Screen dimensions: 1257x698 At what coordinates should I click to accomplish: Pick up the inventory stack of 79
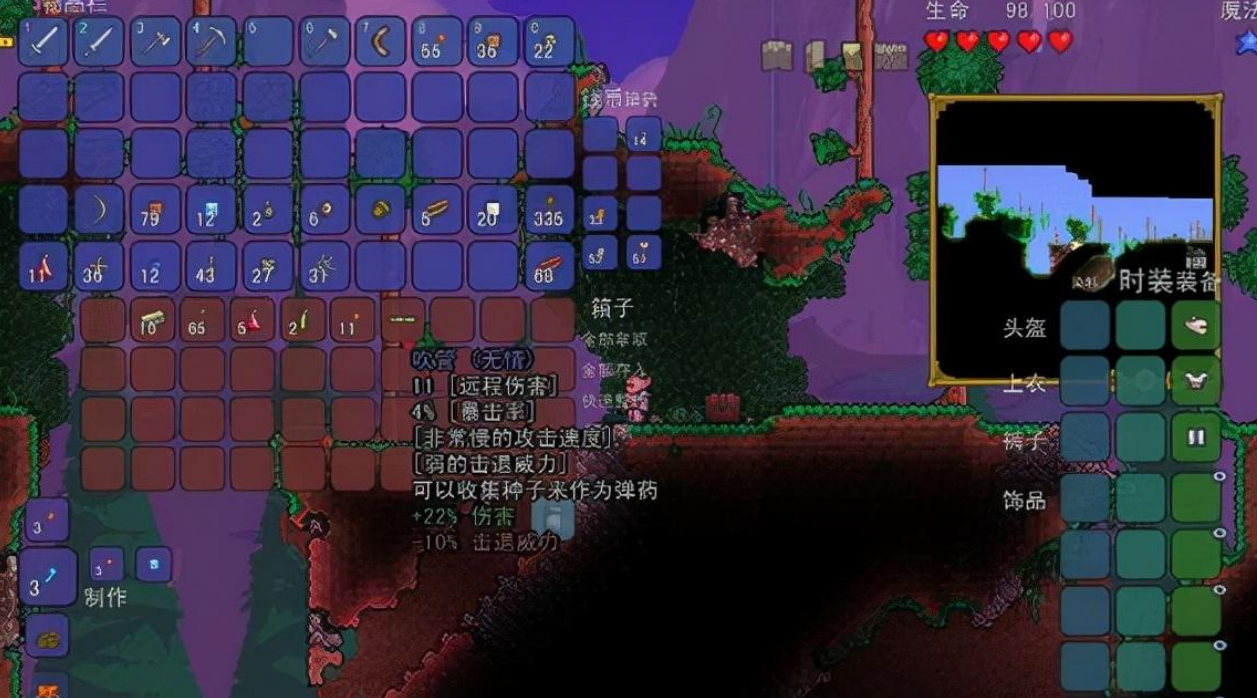pos(155,210)
